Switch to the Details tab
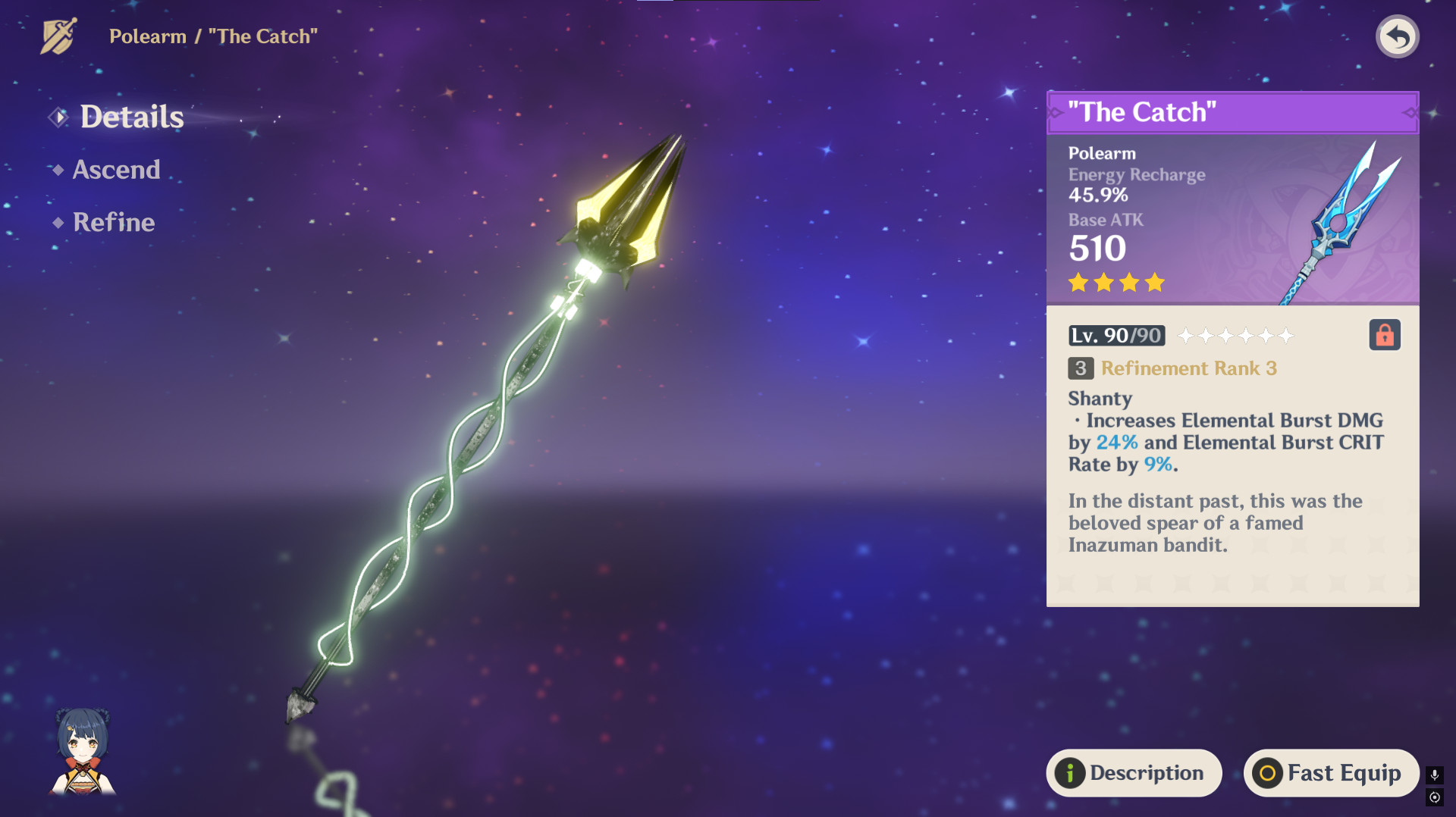The image size is (1456, 817). click(131, 117)
